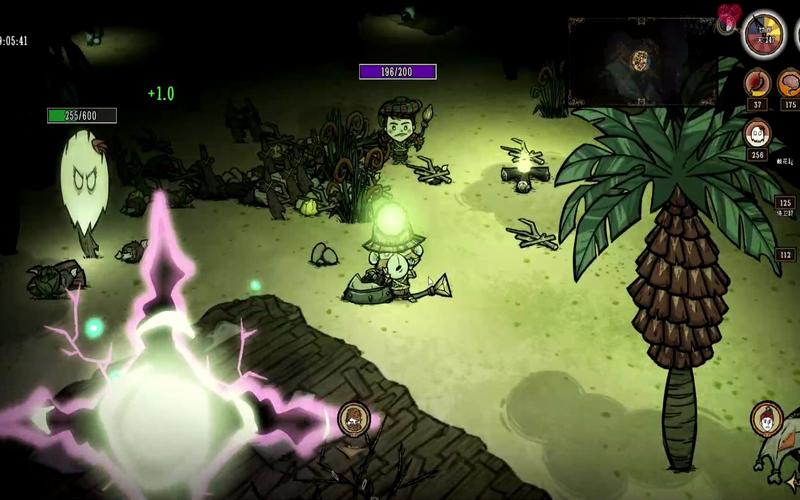The height and width of the screenshot is (500, 800).
Task: Click the bearded player indicator badge
Action: [353, 418]
